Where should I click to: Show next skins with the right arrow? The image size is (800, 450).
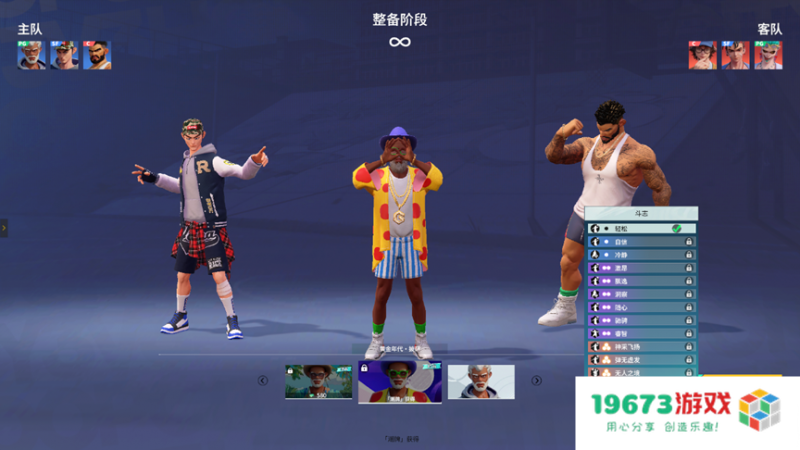536,380
